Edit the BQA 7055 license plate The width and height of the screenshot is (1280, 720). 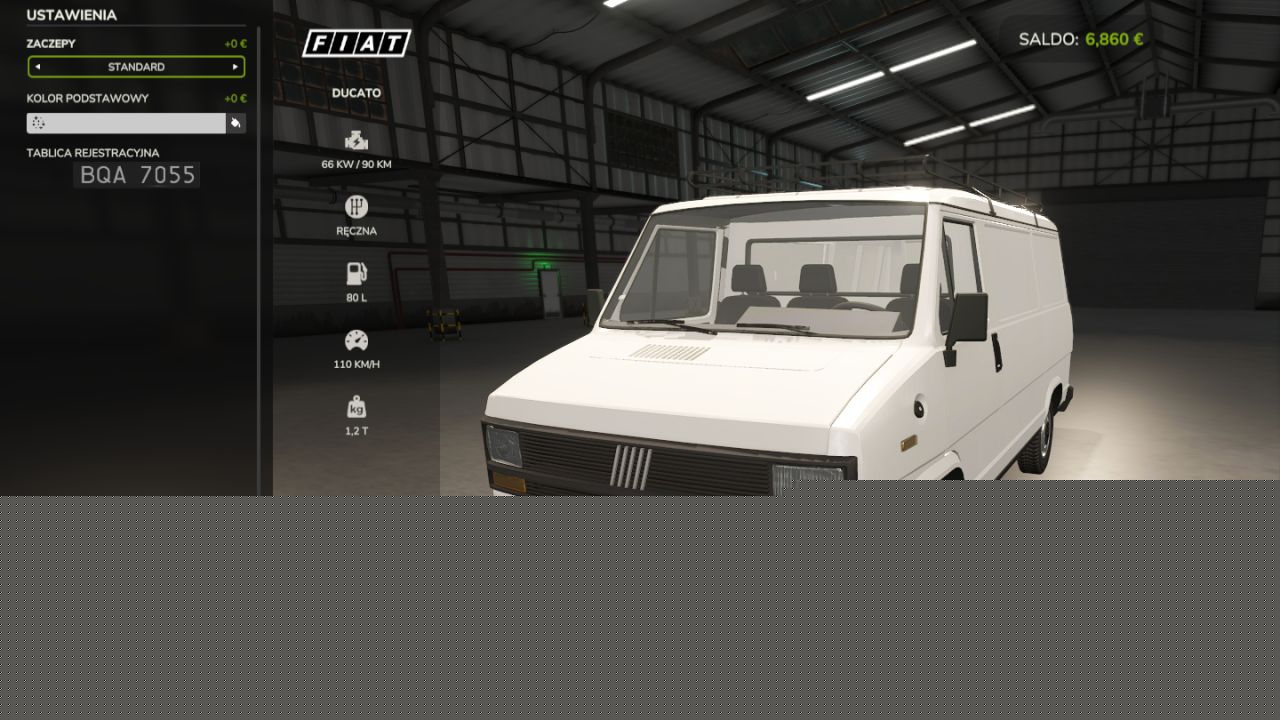tap(137, 176)
